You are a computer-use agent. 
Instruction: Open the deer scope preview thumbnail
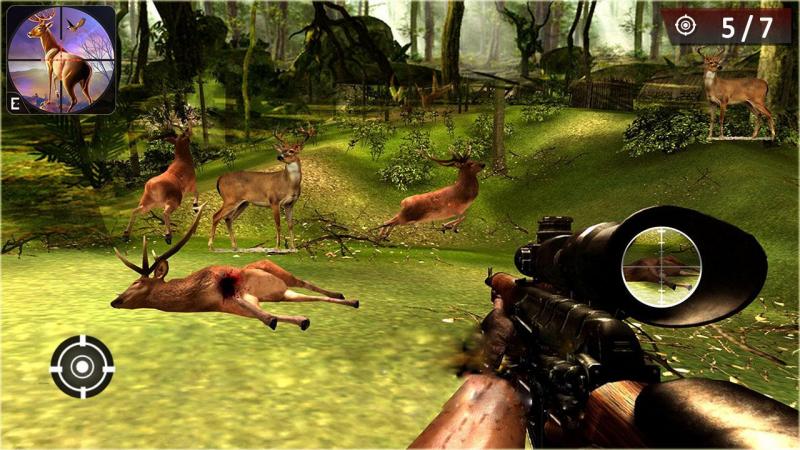[x=60, y=59]
